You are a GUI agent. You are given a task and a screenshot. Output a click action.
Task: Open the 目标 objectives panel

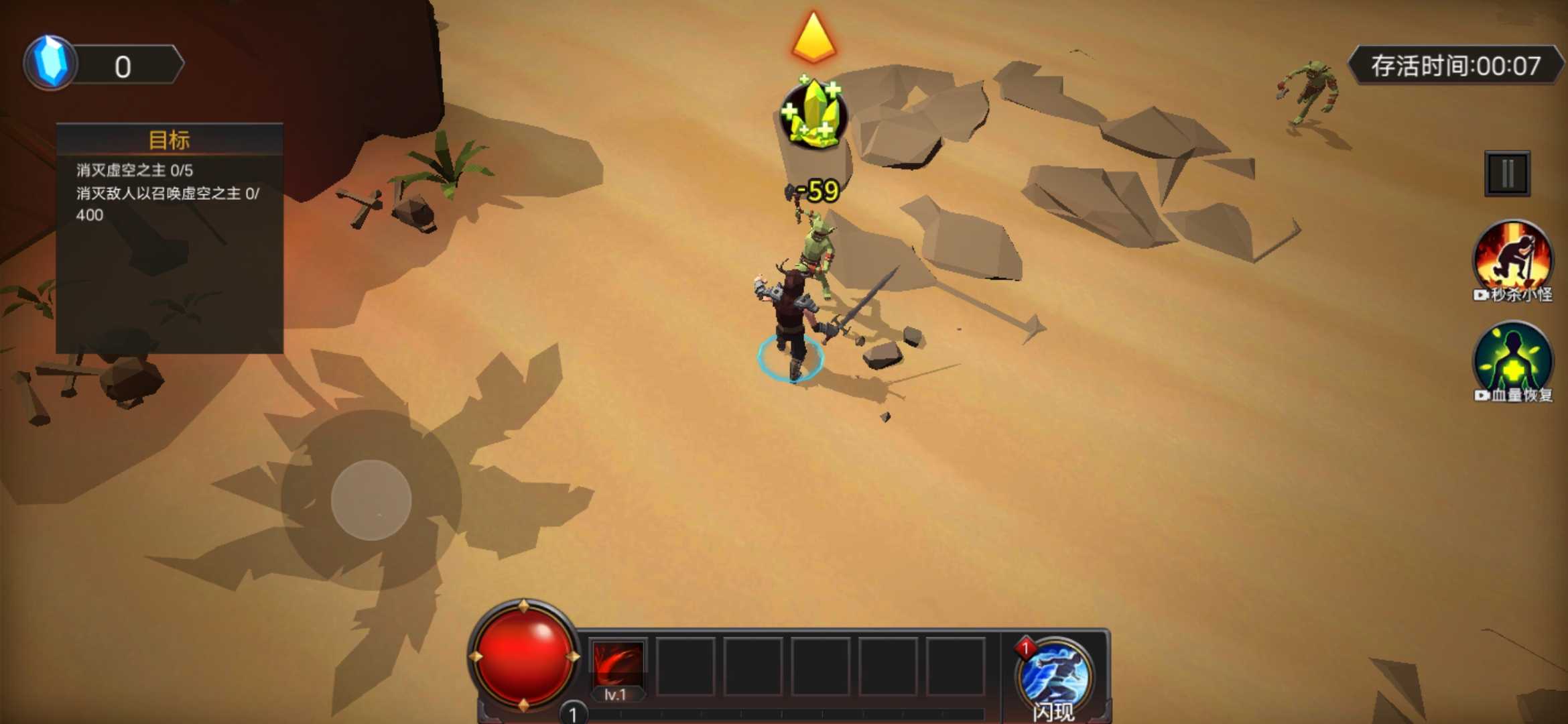[x=170, y=140]
